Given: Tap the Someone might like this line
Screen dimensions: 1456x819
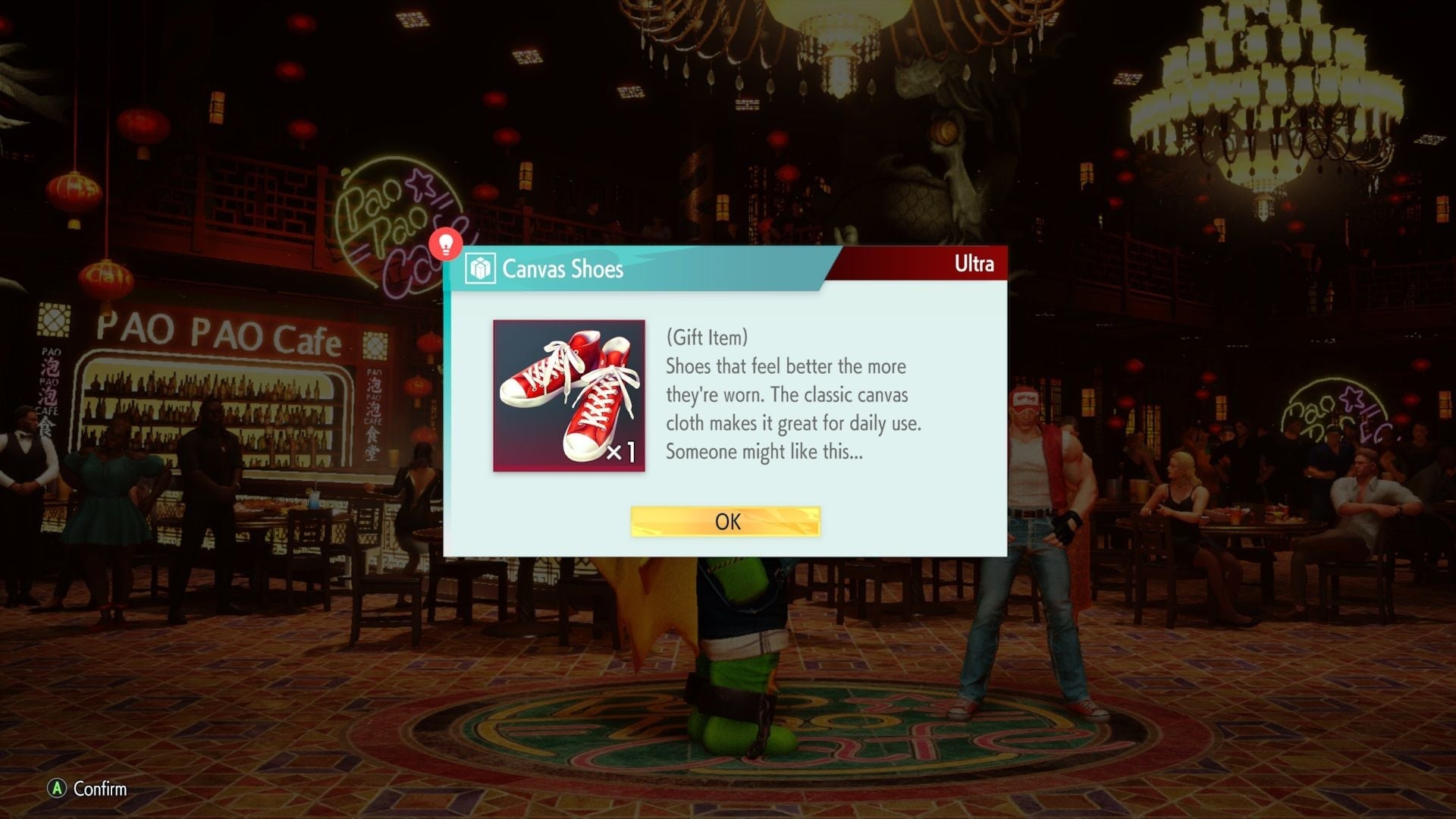Looking at the screenshot, I should click(x=765, y=451).
